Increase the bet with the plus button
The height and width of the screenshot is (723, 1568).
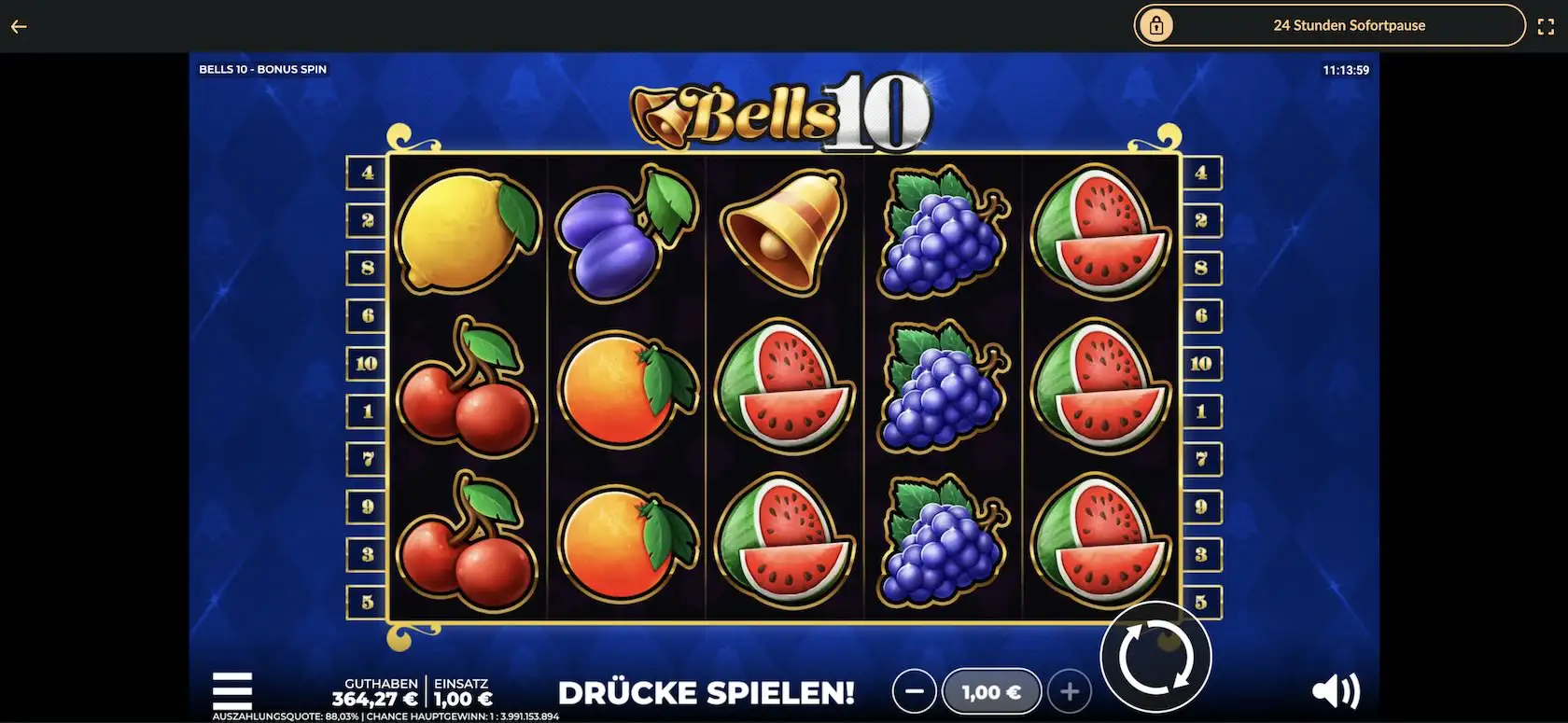coord(1070,690)
